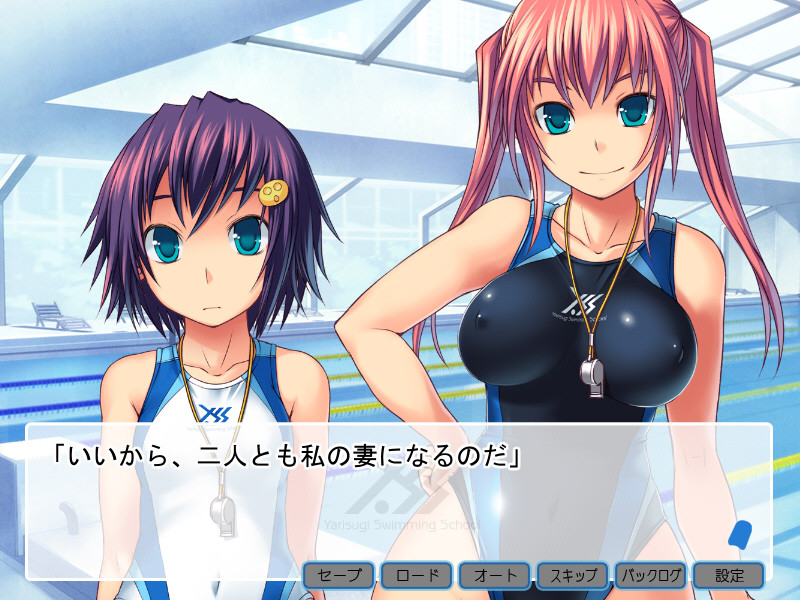Viewport: 800px width, 600px height.
Task: Activate the スキップ (Skip) button
Action: pyautogui.click(x=573, y=575)
